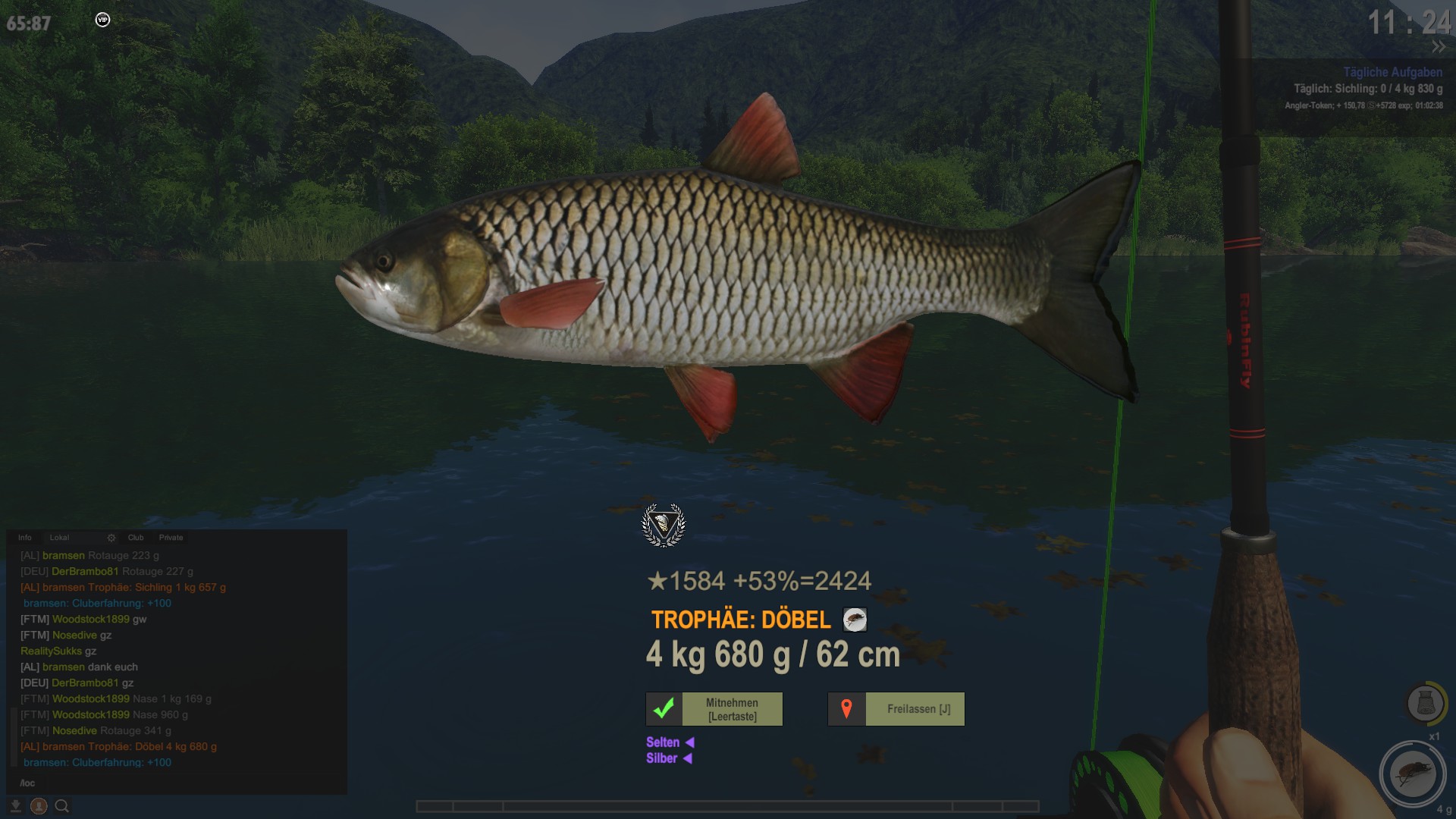Switch to the Club chat tab
The height and width of the screenshot is (819, 1456).
pyautogui.click(x=136, y=538)
